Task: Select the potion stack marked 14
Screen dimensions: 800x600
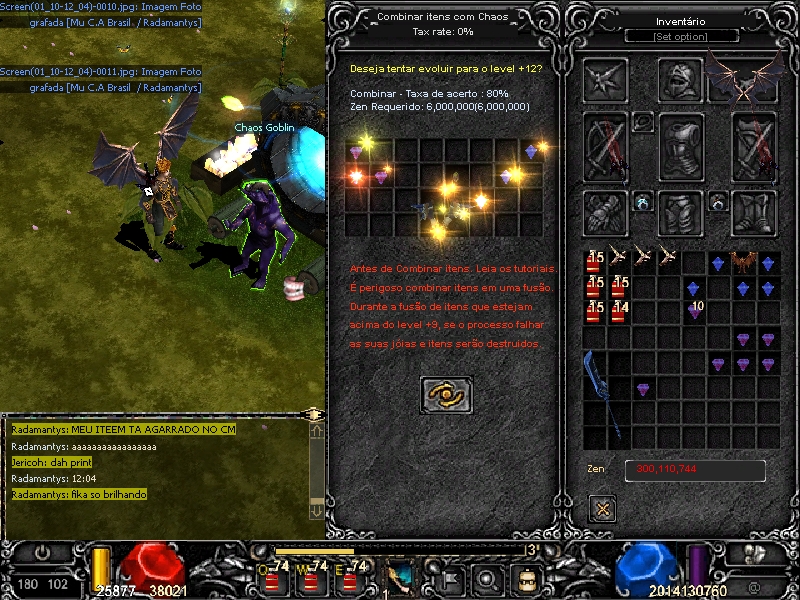Action: click(x=620, y=312)
